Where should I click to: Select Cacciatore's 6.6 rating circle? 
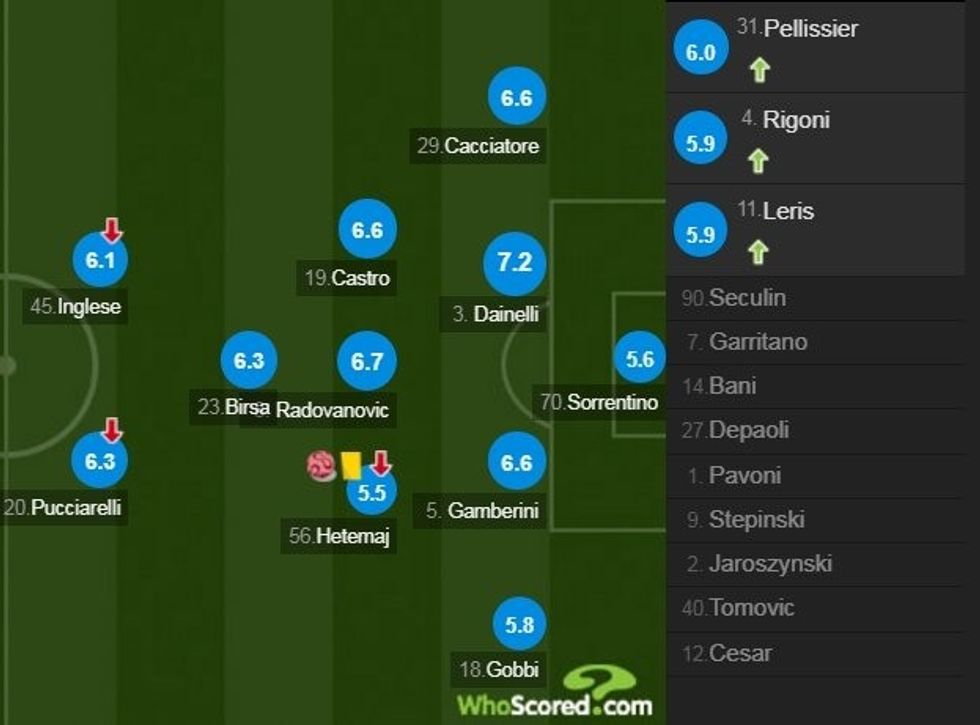[516, 99]
